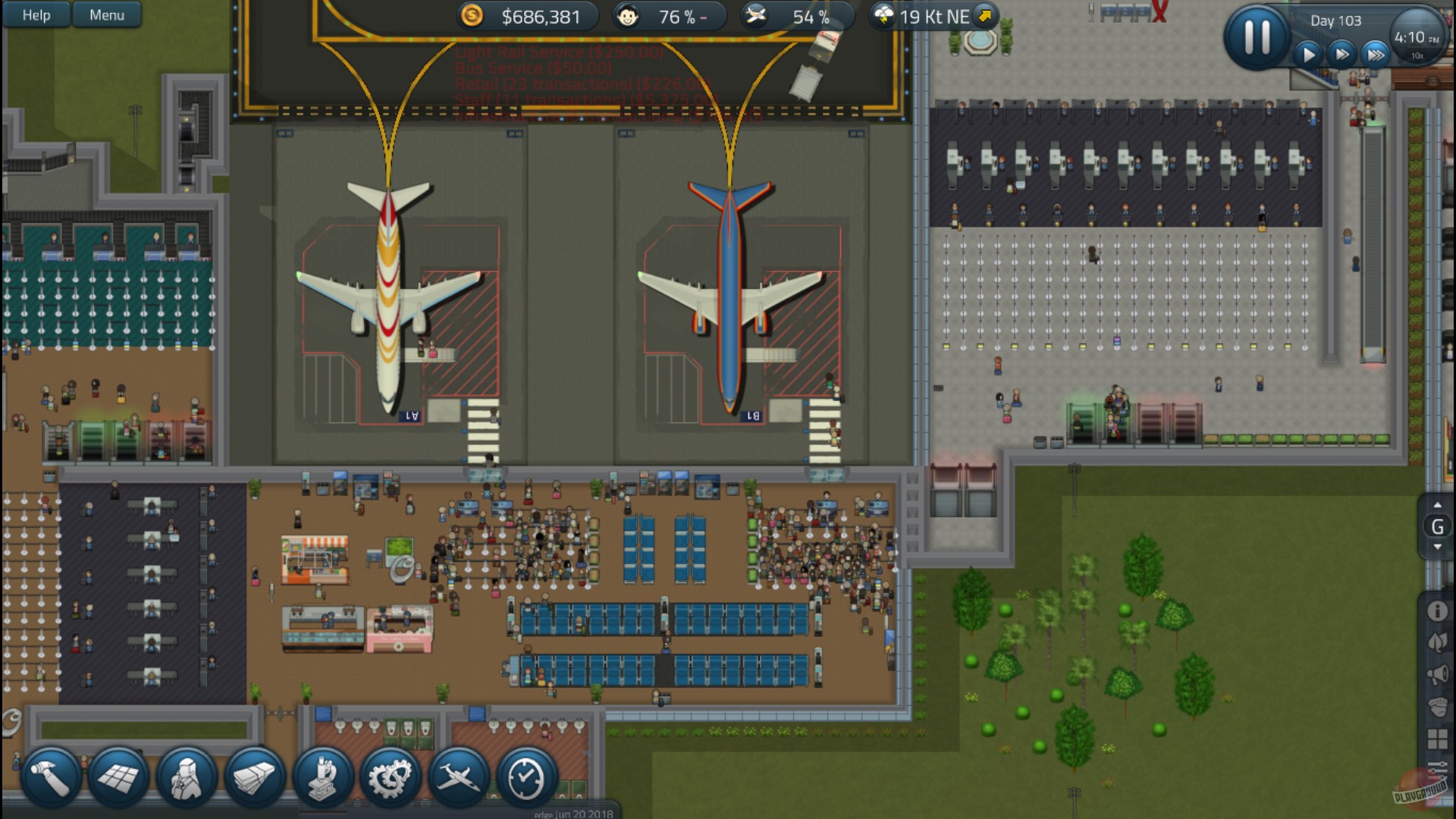Open Help

point(35,14)
